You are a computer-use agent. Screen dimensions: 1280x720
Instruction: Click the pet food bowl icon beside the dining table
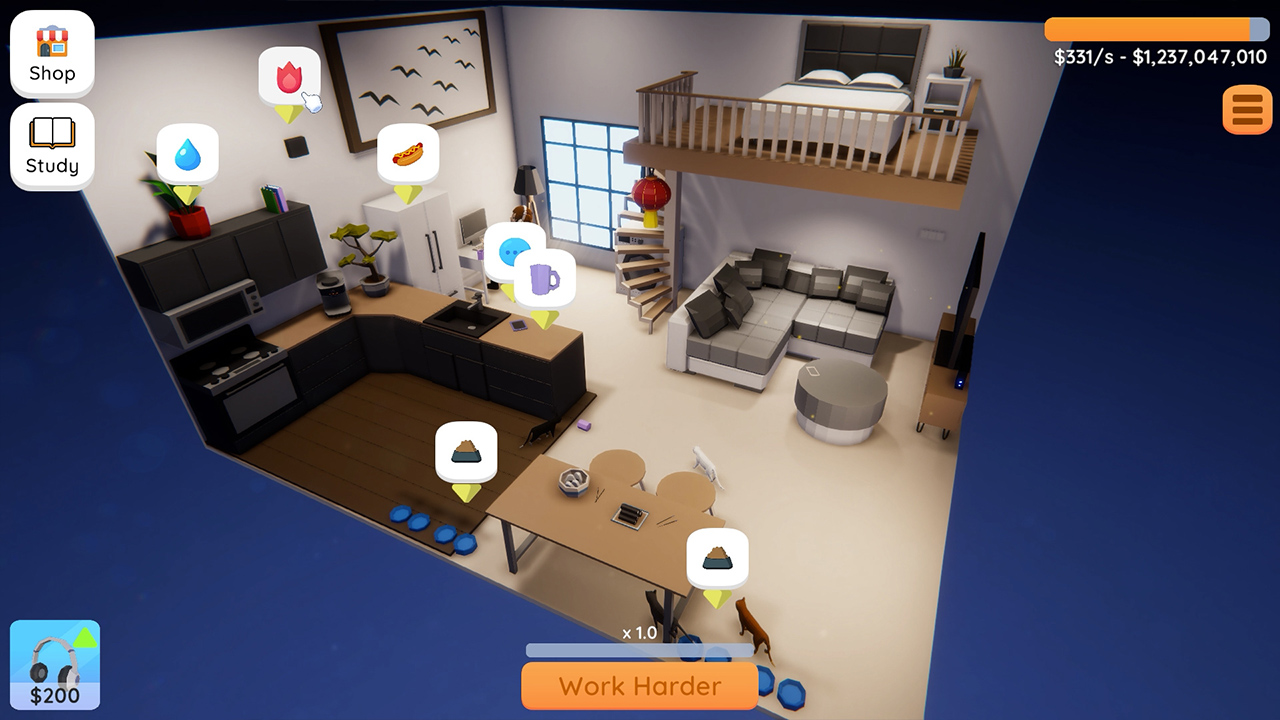(x=718, y=557)
